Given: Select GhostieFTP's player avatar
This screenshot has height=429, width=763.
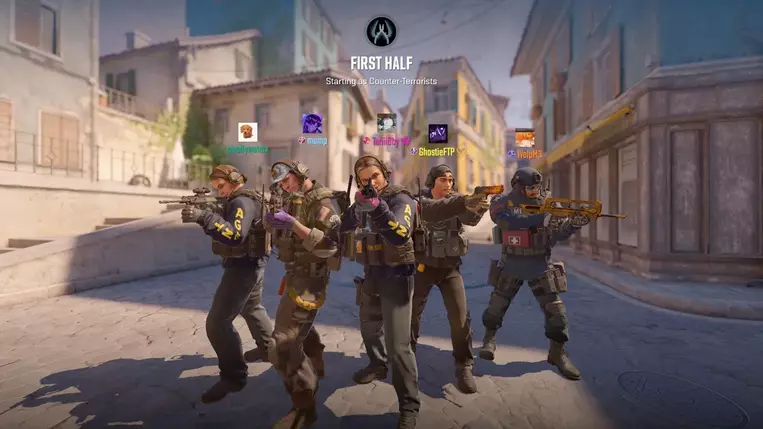Looking at the screenshot, I should coord(438,133).
